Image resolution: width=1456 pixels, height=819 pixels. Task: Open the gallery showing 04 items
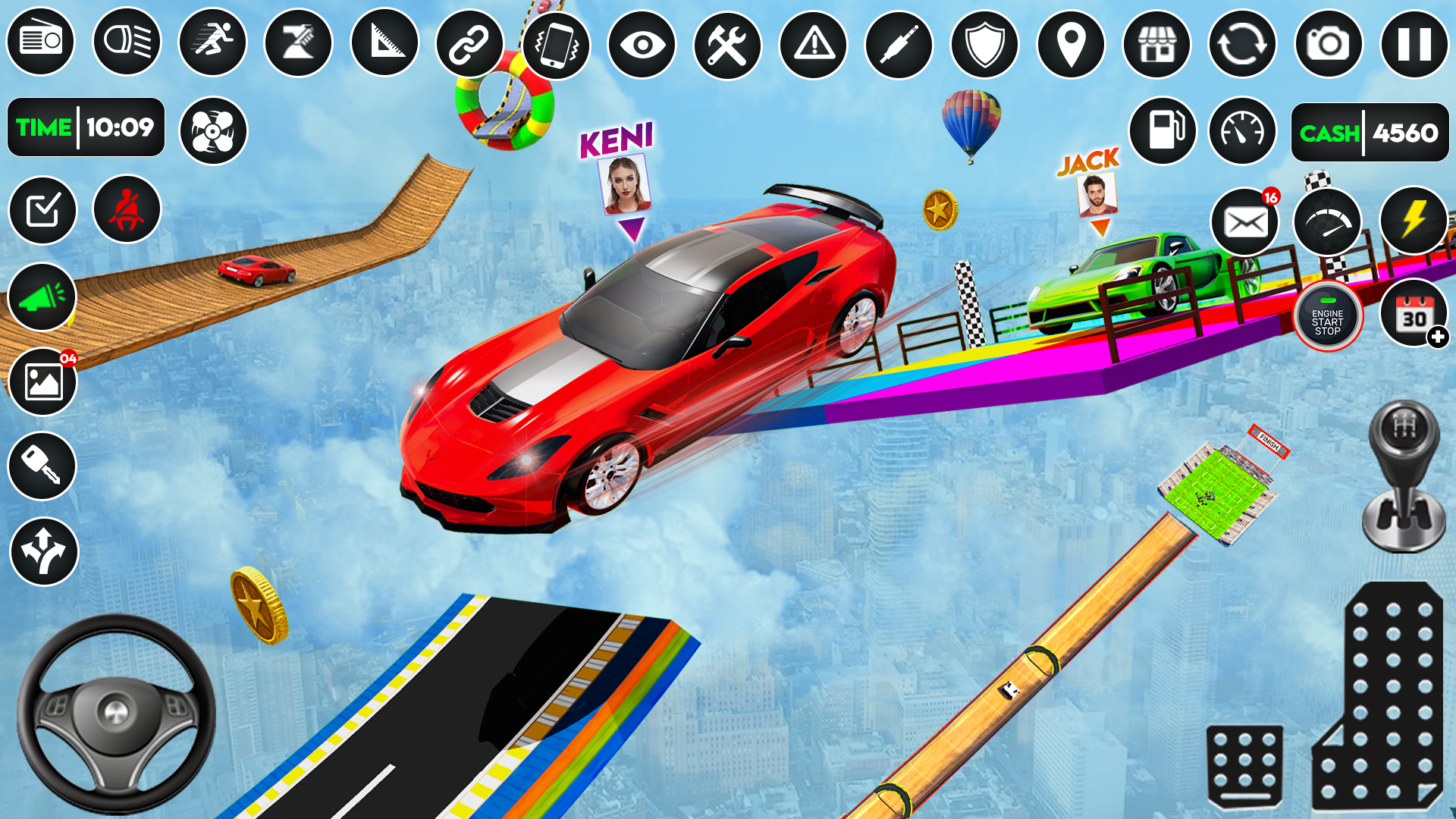42,381
